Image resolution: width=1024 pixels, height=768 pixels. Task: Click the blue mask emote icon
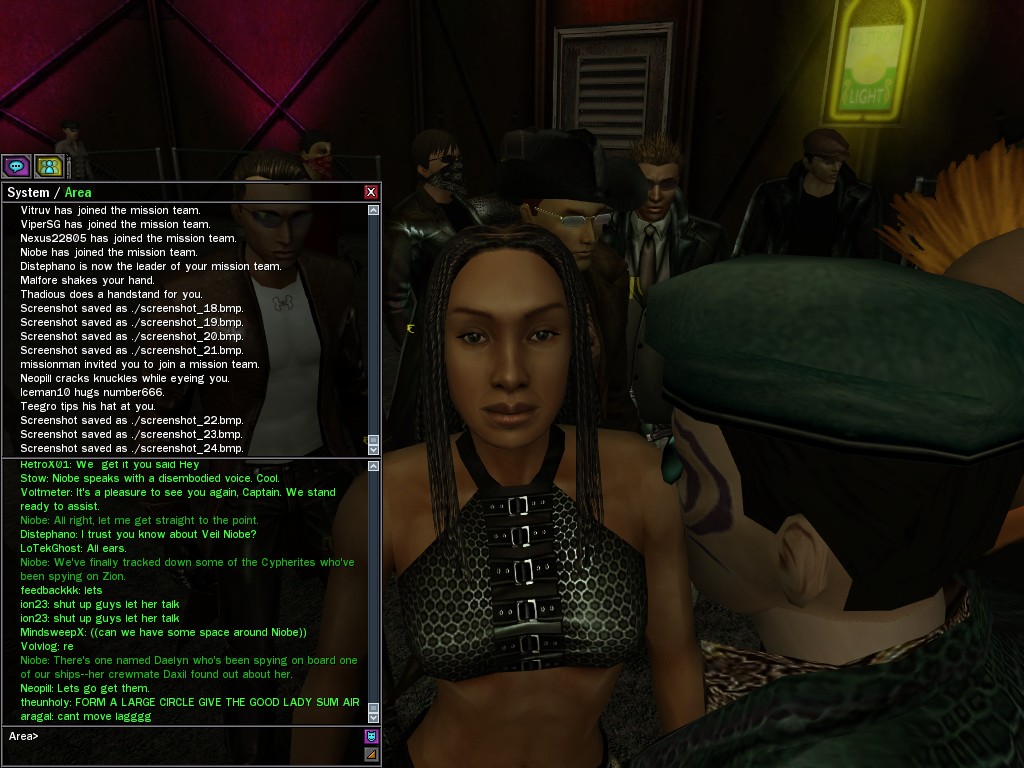(x=371, y=737)
